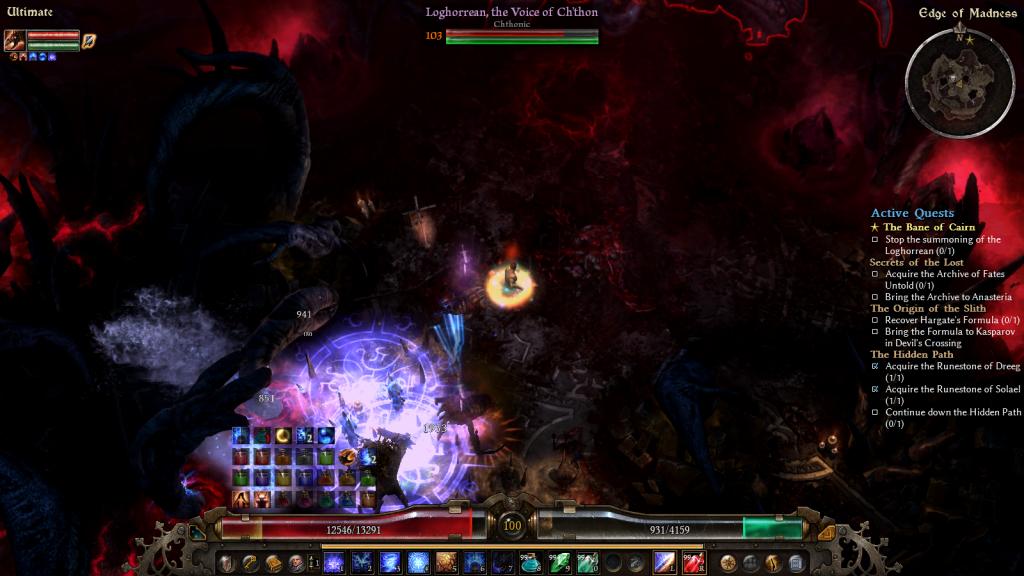1024x576 pixels.
Task: Click the orange-framed icon beside the portrait bars
Action: [89, 40]
